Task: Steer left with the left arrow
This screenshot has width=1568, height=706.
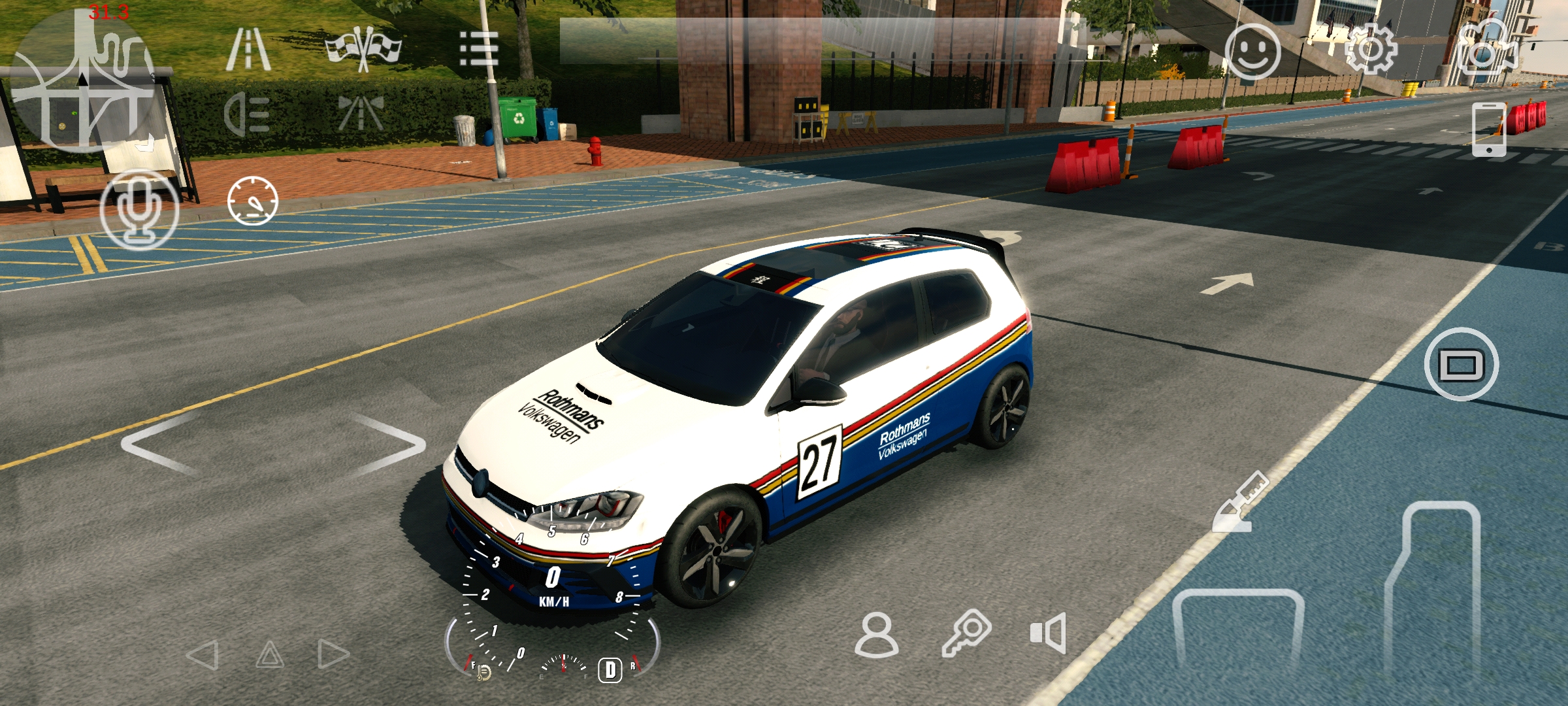Action: click(x=160, y=445)
